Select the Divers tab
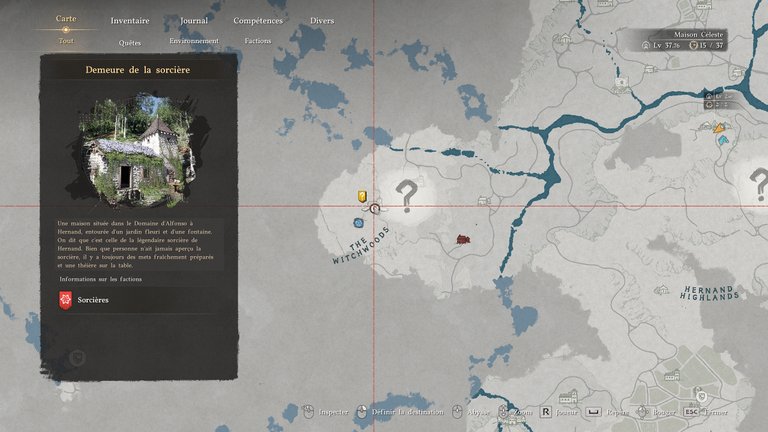 pyautogui.click(x=322, y=20)
